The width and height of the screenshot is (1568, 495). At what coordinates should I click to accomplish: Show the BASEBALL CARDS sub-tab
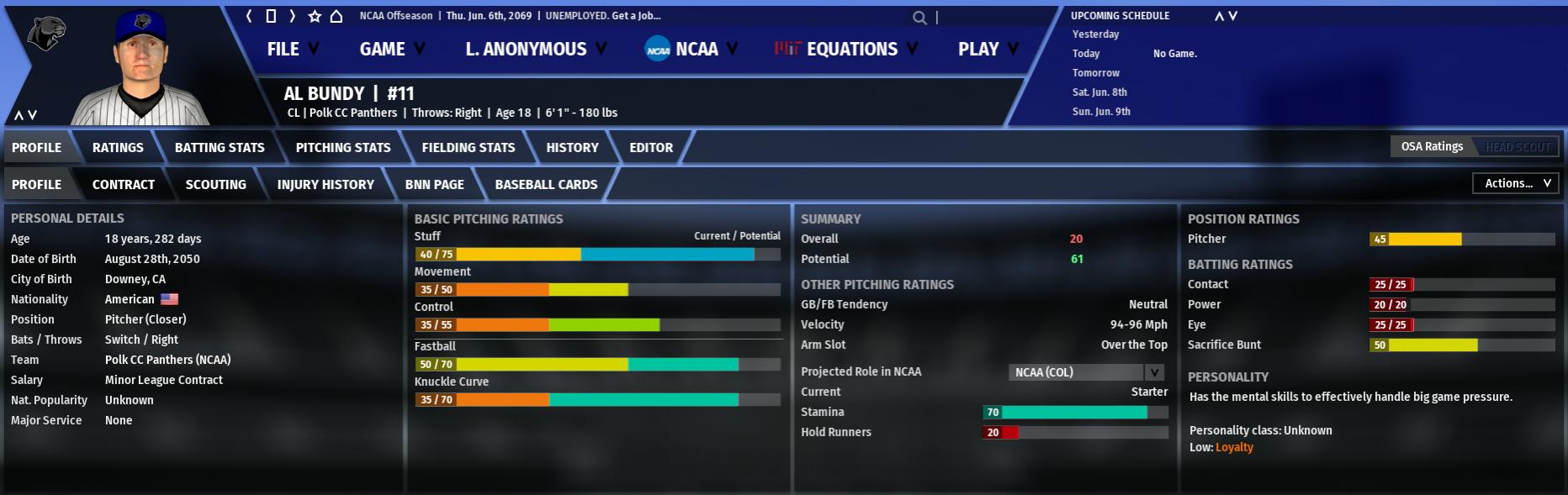(546, 185)
